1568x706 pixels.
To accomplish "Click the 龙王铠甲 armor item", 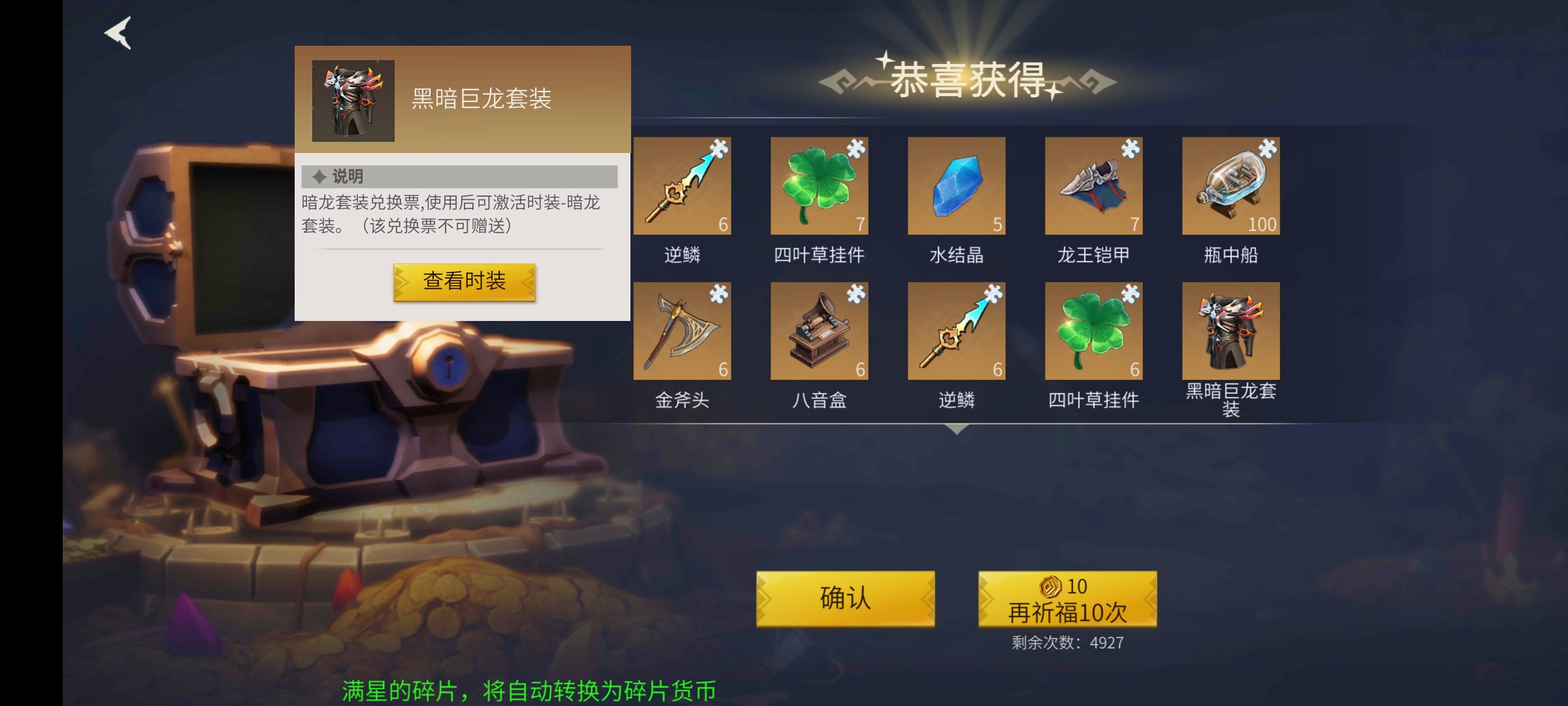I will [1094, 186].
